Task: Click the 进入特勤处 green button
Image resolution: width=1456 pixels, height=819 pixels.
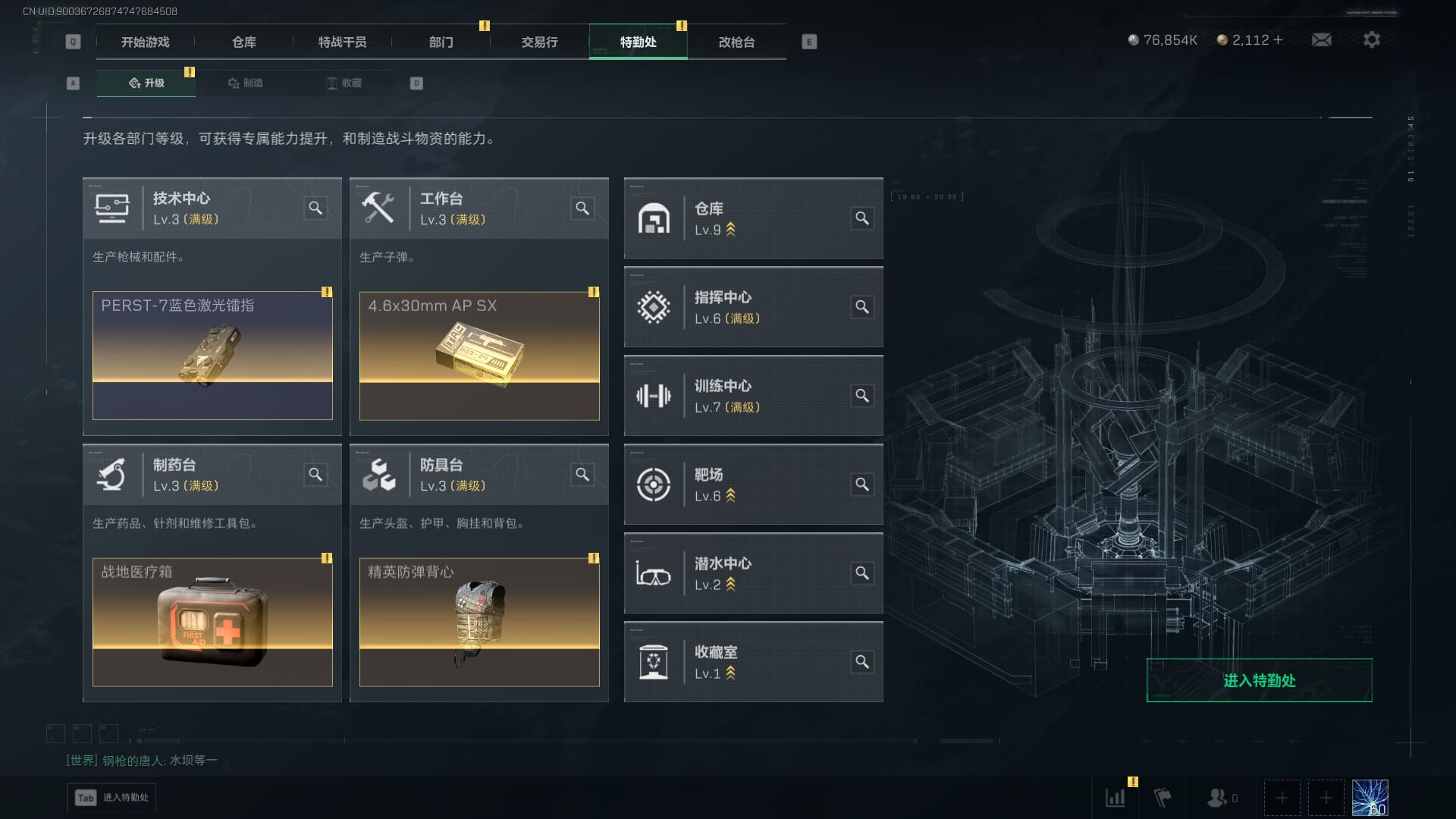Action: [1259, 680]
